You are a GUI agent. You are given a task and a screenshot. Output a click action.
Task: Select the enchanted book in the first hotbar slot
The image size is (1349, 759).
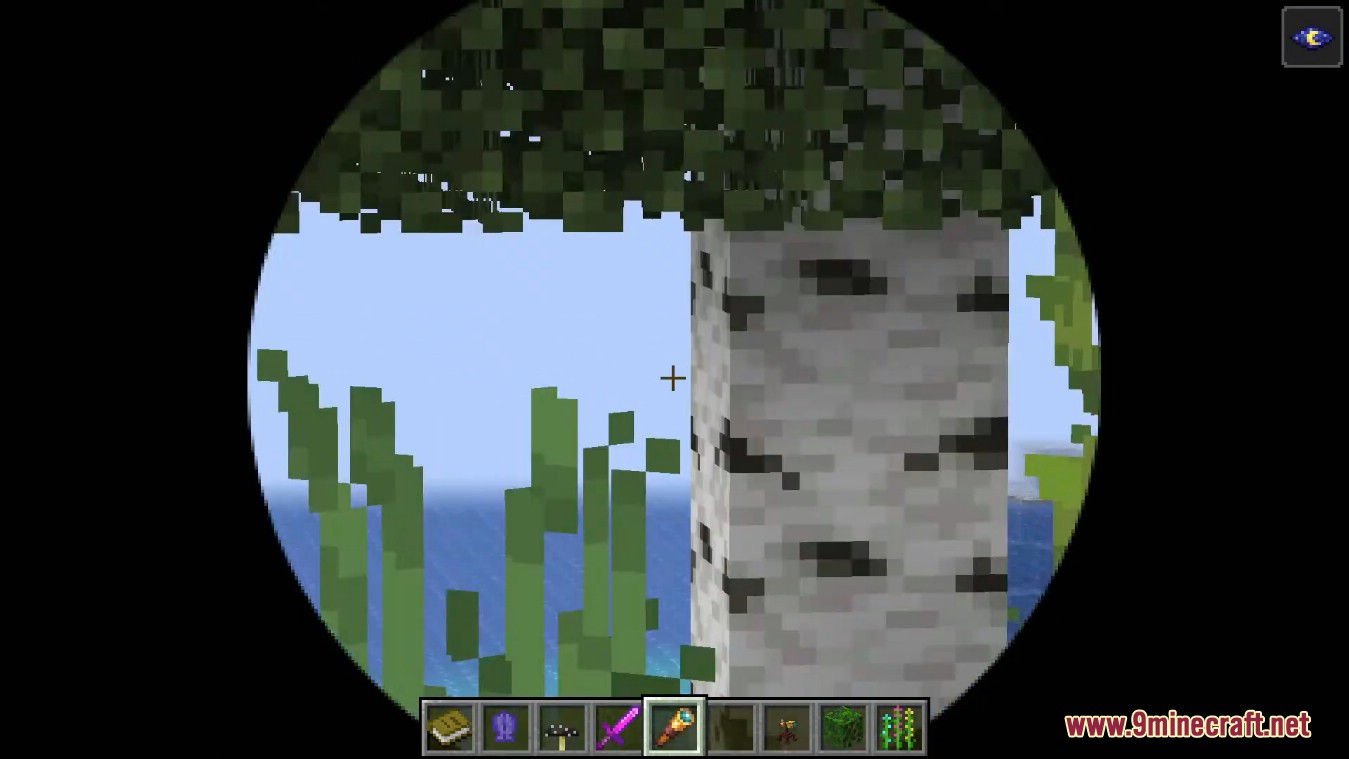coord(449,727)
